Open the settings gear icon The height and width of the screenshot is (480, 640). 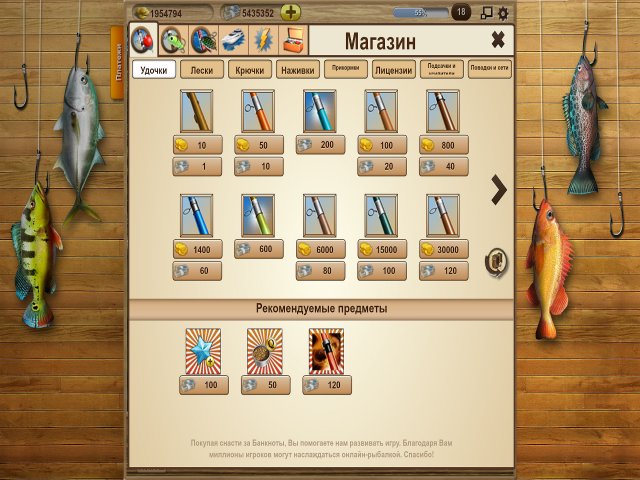[x=503, y=13]
